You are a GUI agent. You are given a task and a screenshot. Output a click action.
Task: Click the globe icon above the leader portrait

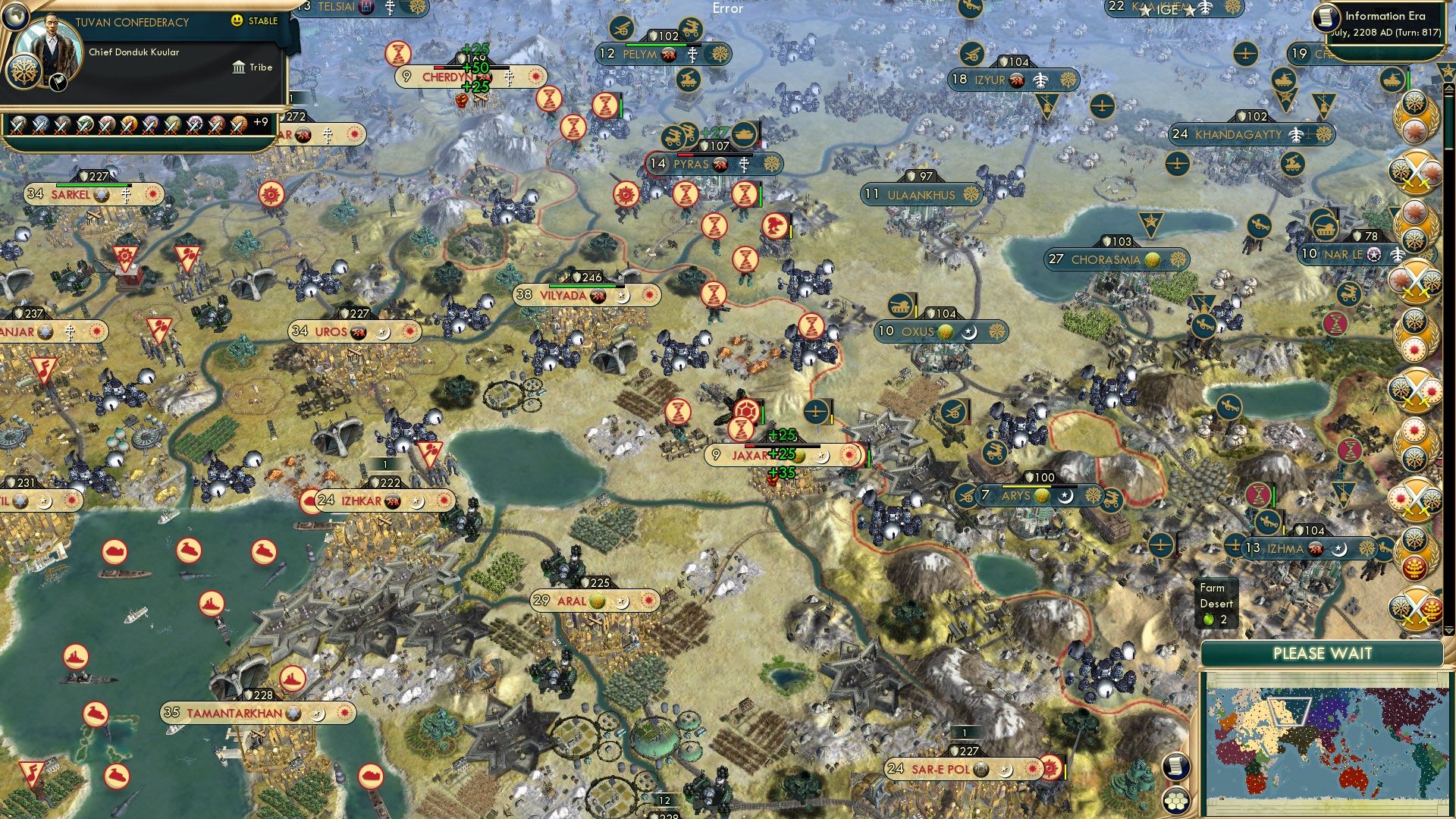[16, 17]
